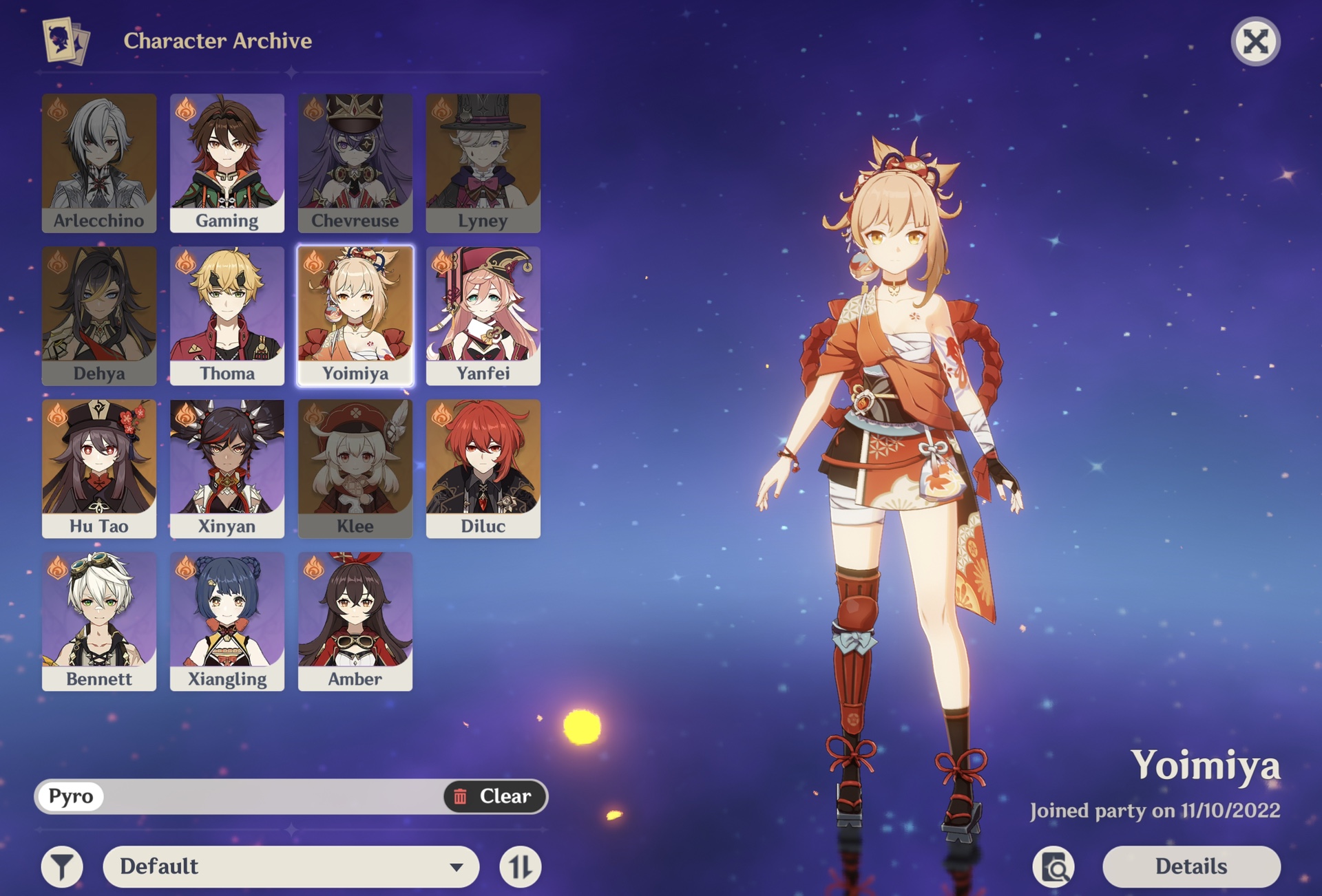Expand the Default sort dropdown

291,866
